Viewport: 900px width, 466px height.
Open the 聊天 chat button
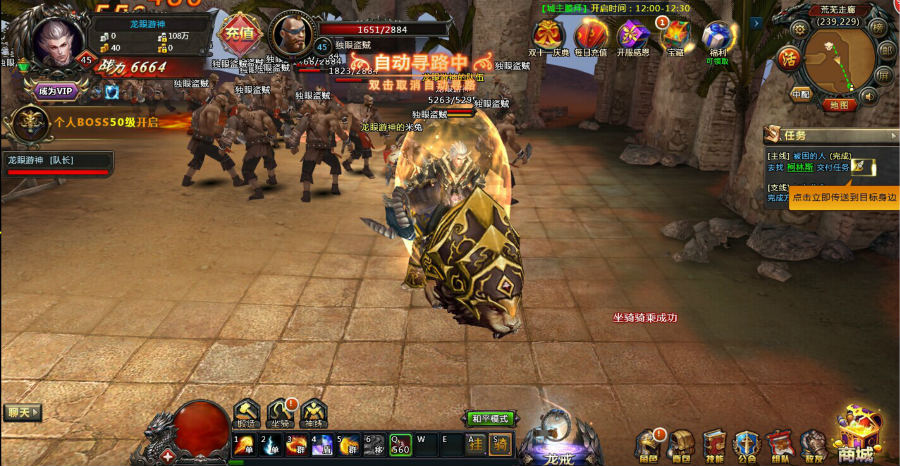22,412
